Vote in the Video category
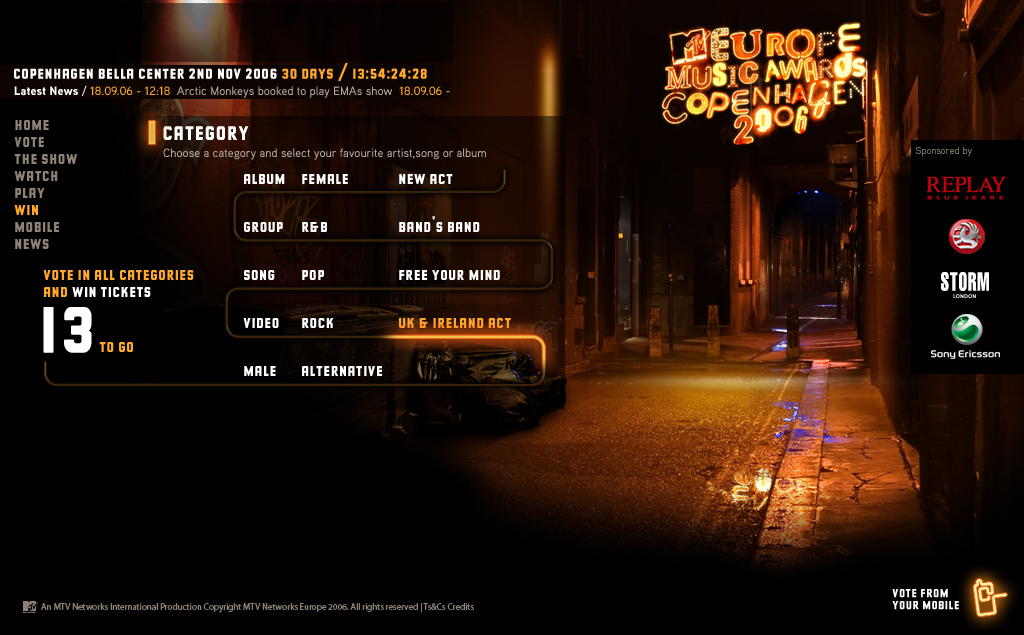Image resolution: width=1024 pixels, height=635 pixels. coord(261,324)
